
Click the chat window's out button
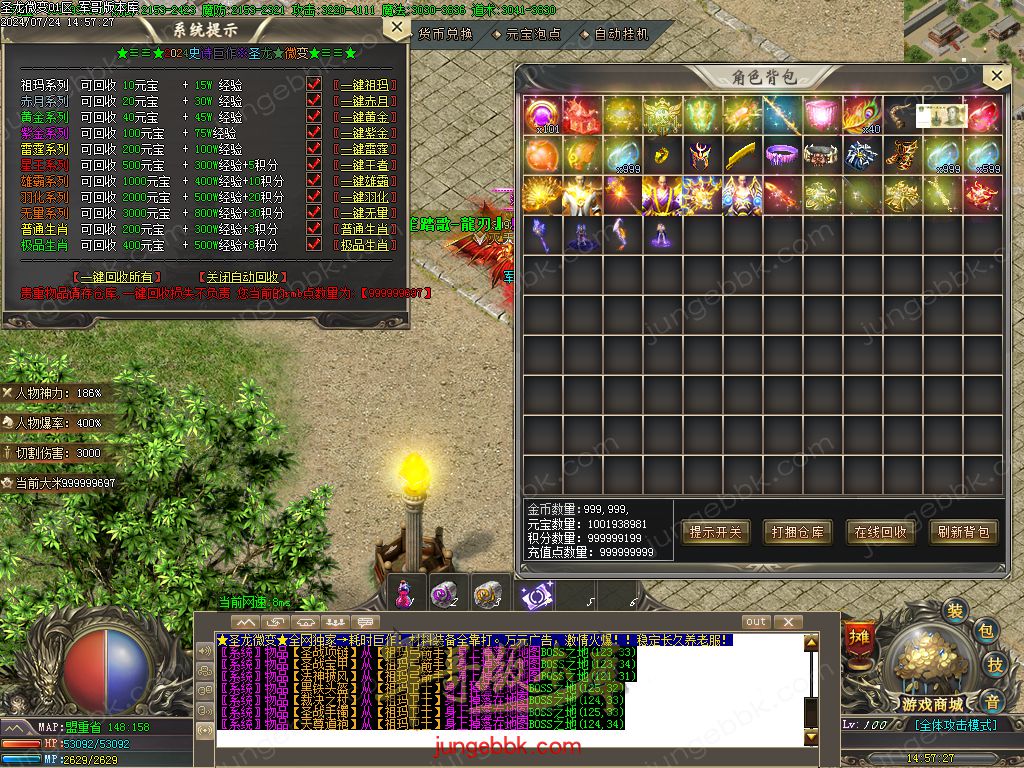tap(756, 622)
